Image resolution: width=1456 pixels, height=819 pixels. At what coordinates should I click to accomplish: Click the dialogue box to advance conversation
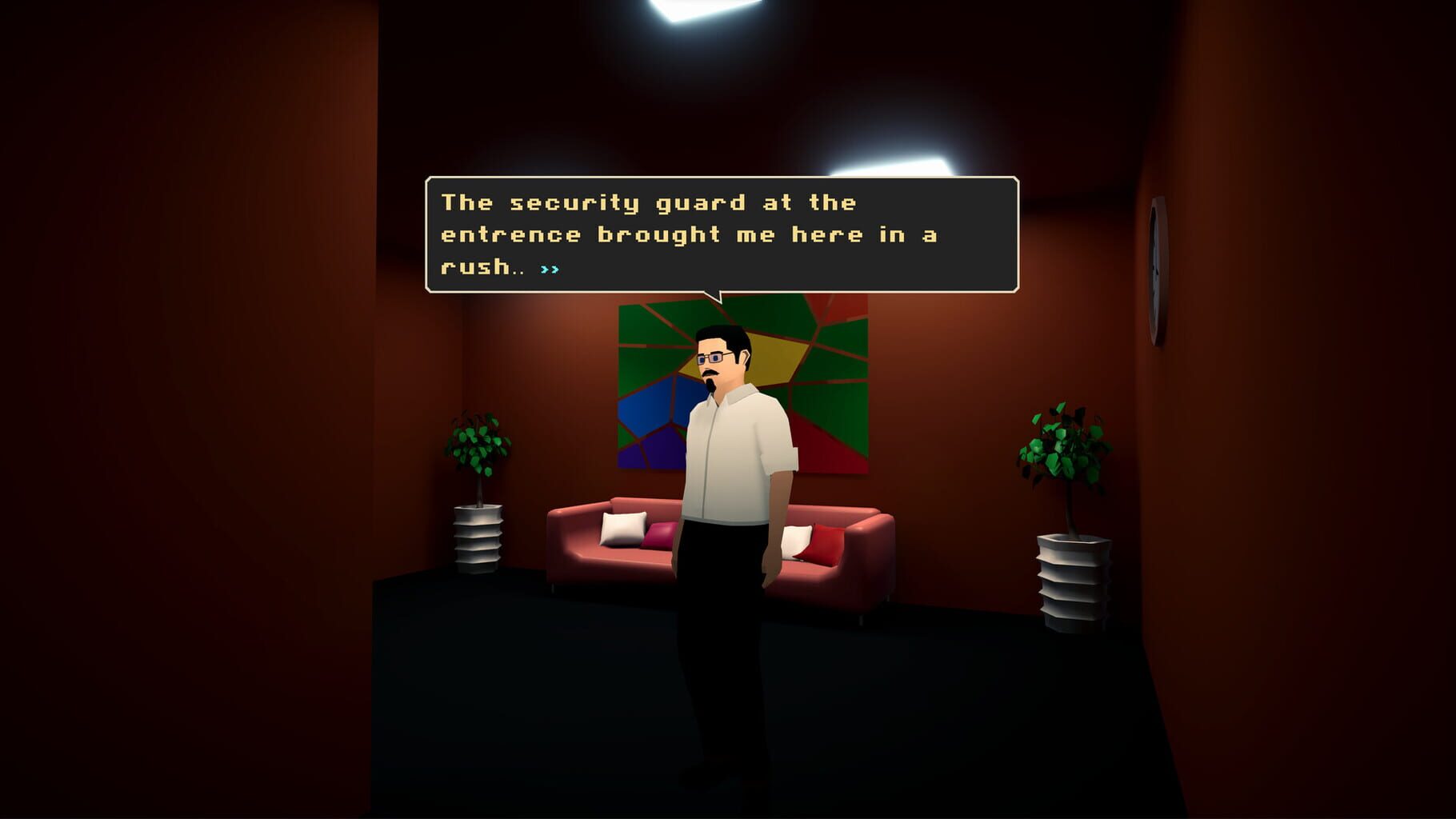pyautogui.click(x=724, y=236)
